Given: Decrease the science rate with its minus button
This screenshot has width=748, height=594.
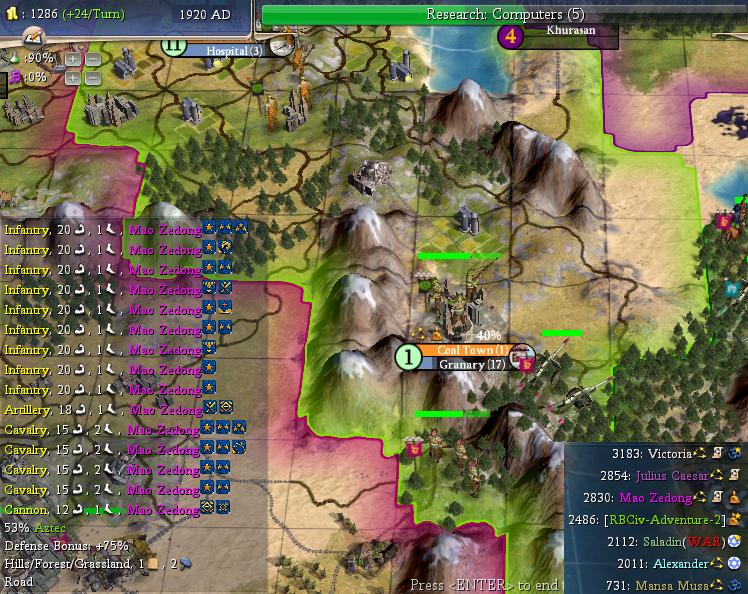Looking at the screenshot, I should 91,59.
